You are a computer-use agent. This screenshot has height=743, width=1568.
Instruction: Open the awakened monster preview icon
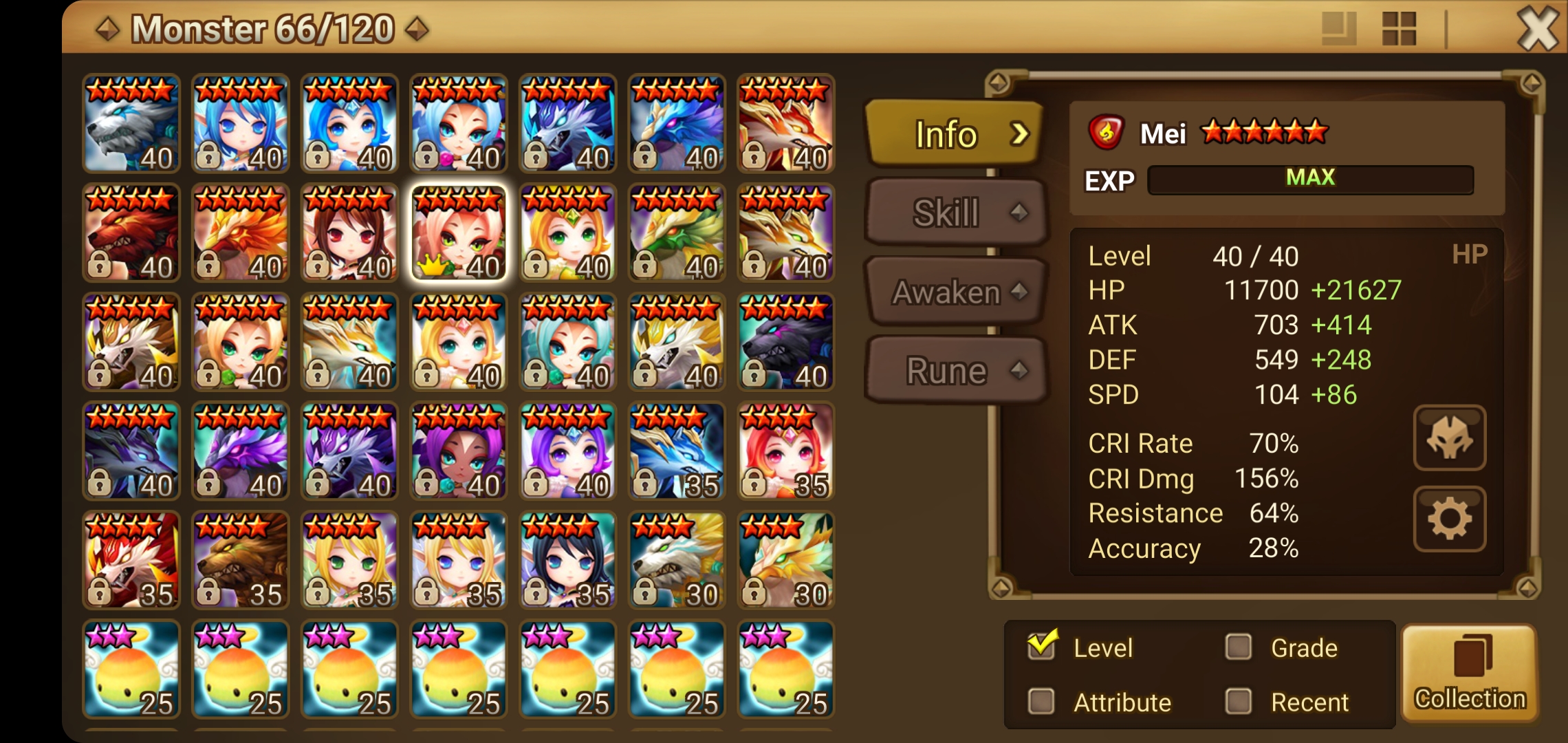point(1448,438)
